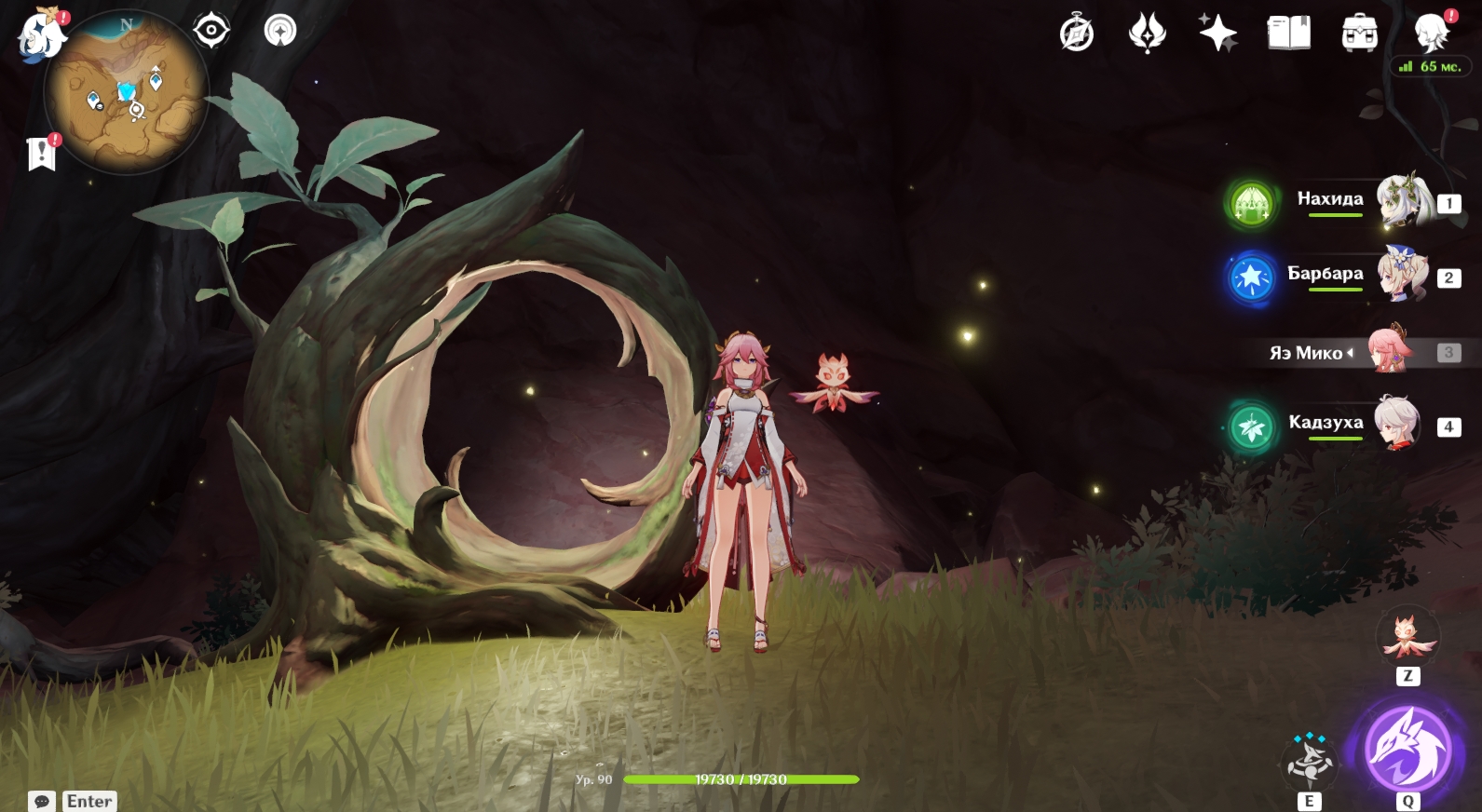Image resolution: width=1482 pixels, height=812 pixels.
Task: Trigger Кадзуха's teal elemental burst icon
Action: coord(1251,427)
